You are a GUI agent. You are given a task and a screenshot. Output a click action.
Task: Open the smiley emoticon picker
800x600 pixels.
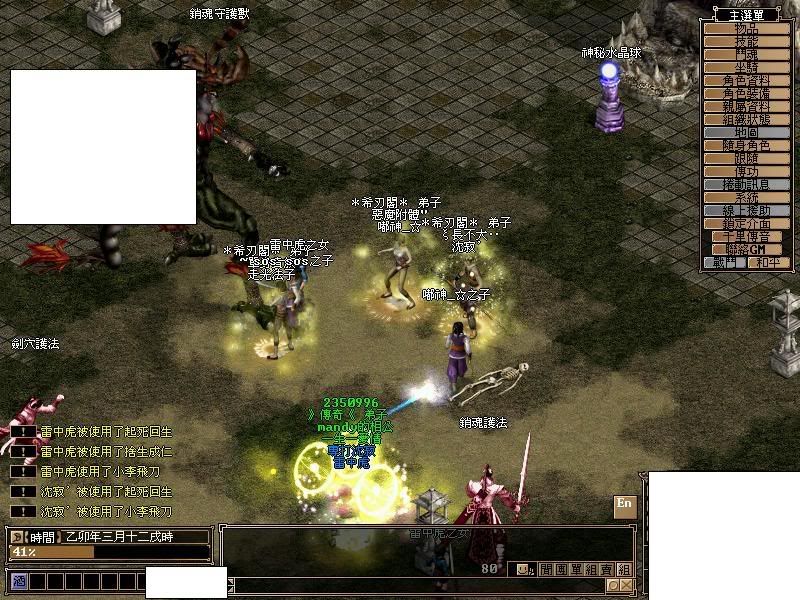(524, 569)
